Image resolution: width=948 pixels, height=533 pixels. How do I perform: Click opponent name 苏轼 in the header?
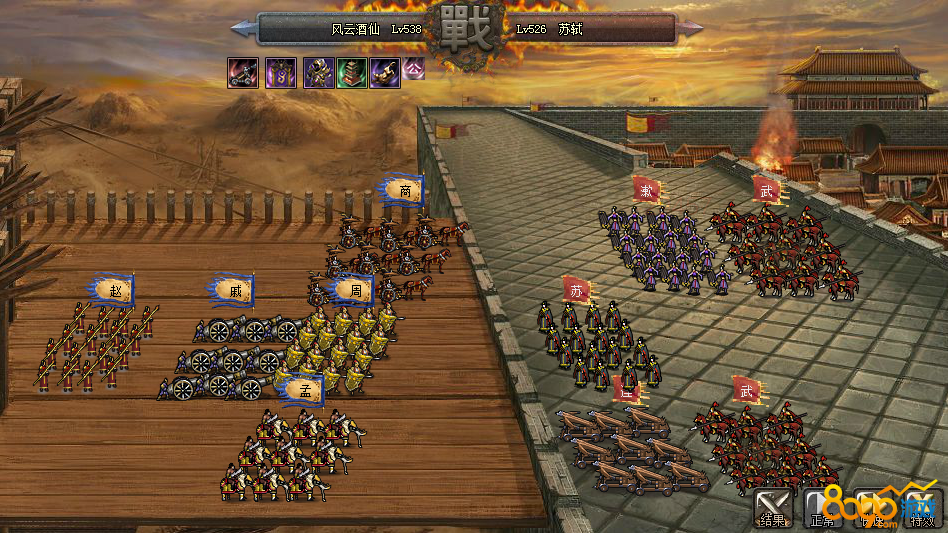570,29
